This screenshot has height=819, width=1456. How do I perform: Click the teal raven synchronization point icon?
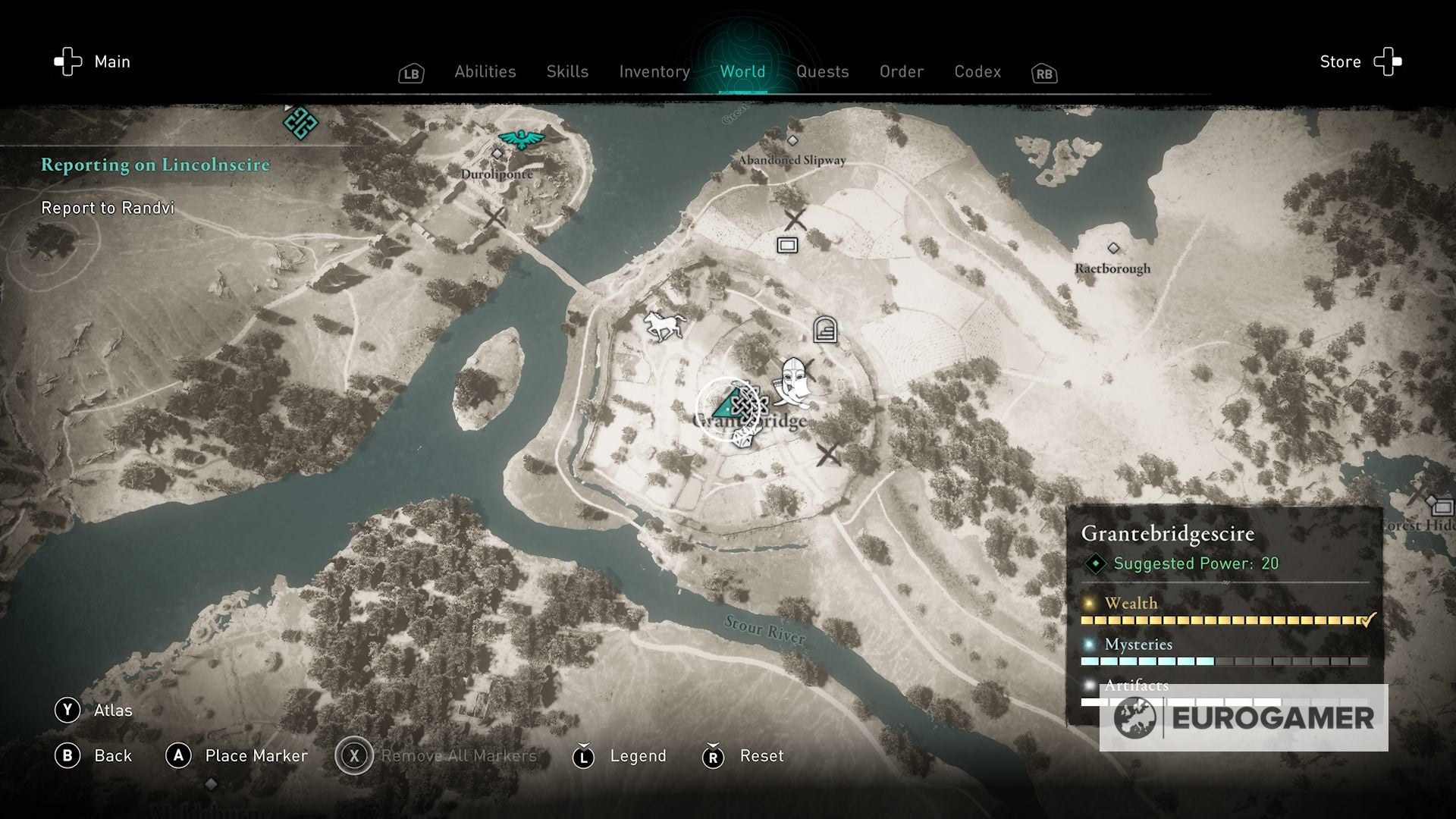pyautogui.click(x=522, y=139)
